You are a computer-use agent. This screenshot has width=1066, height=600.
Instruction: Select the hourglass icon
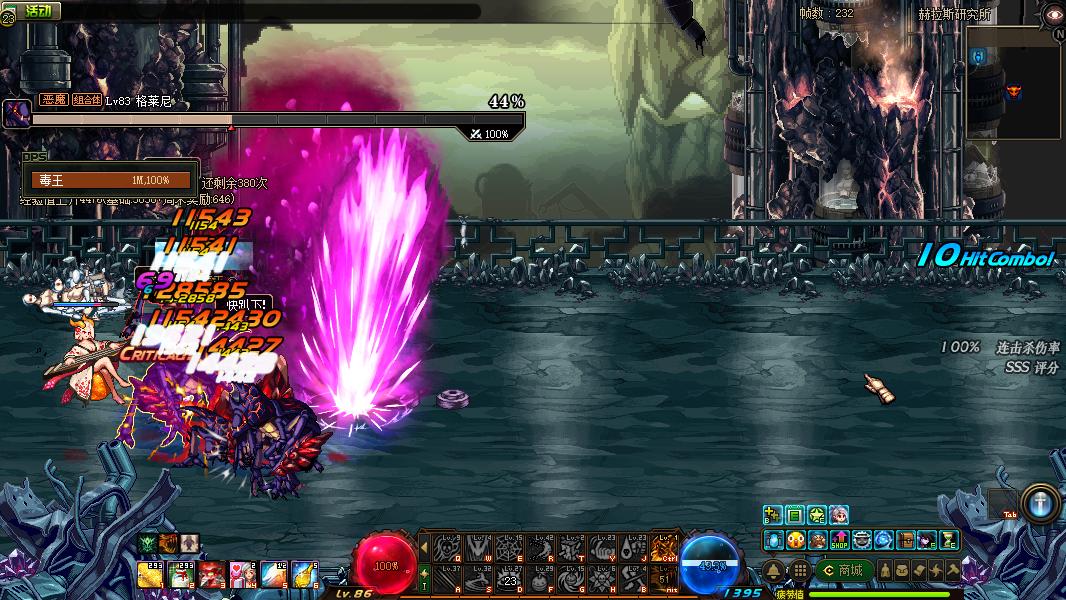[x=949, y=540]
